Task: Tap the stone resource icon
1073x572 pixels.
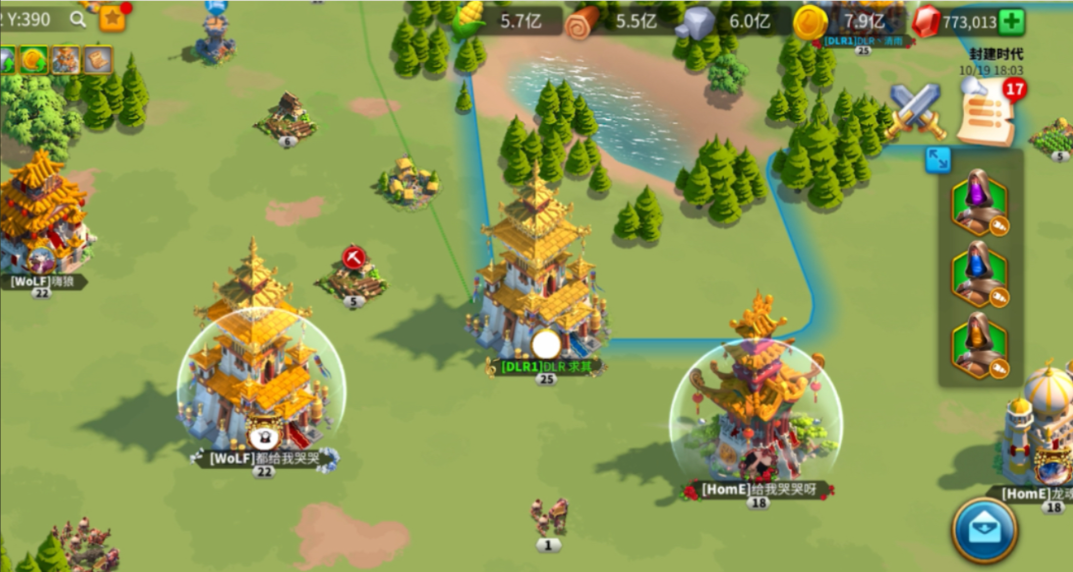Action: (x=696, y=21)
